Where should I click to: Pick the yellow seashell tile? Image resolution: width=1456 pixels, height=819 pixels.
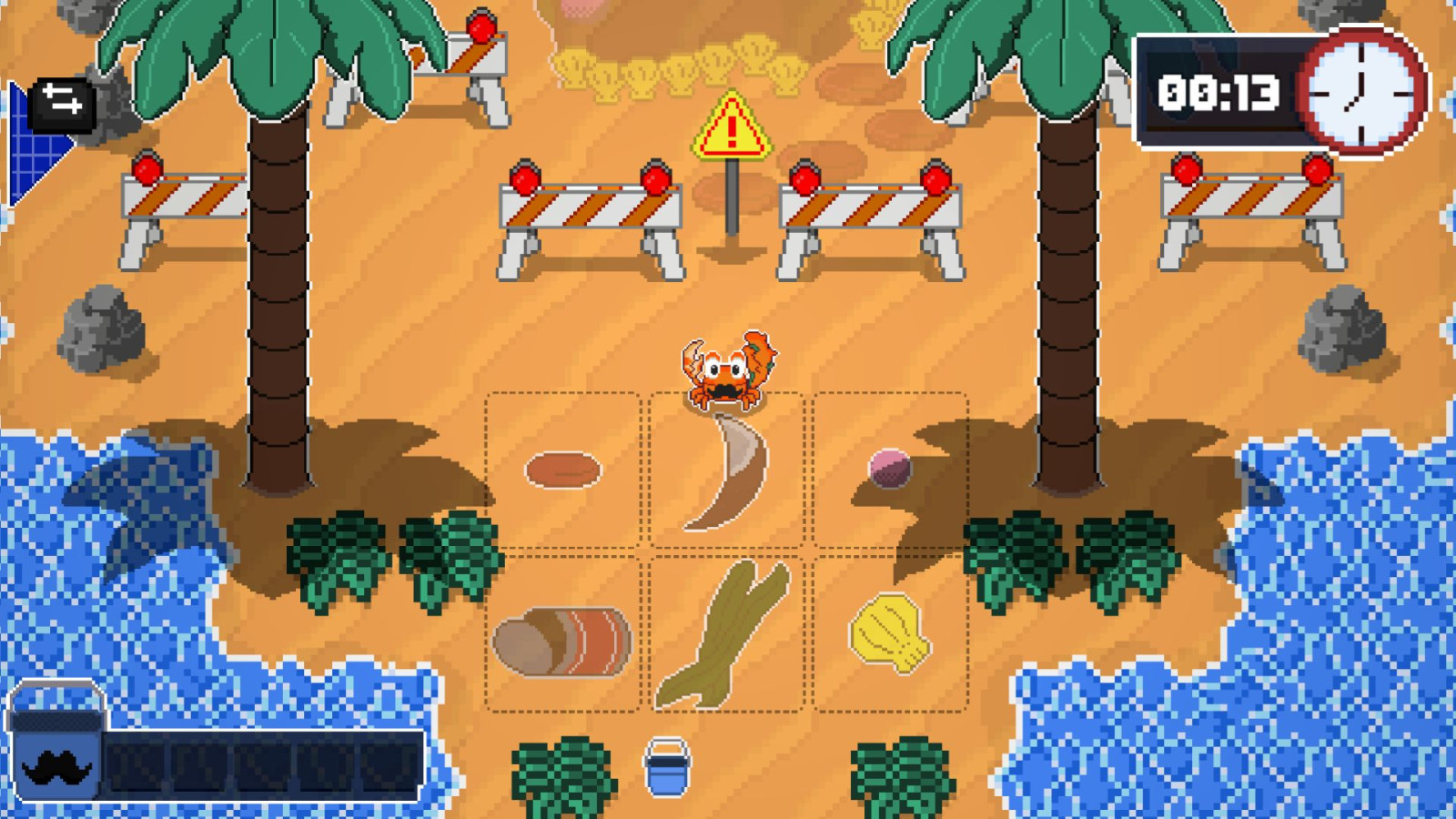(889, 632)
